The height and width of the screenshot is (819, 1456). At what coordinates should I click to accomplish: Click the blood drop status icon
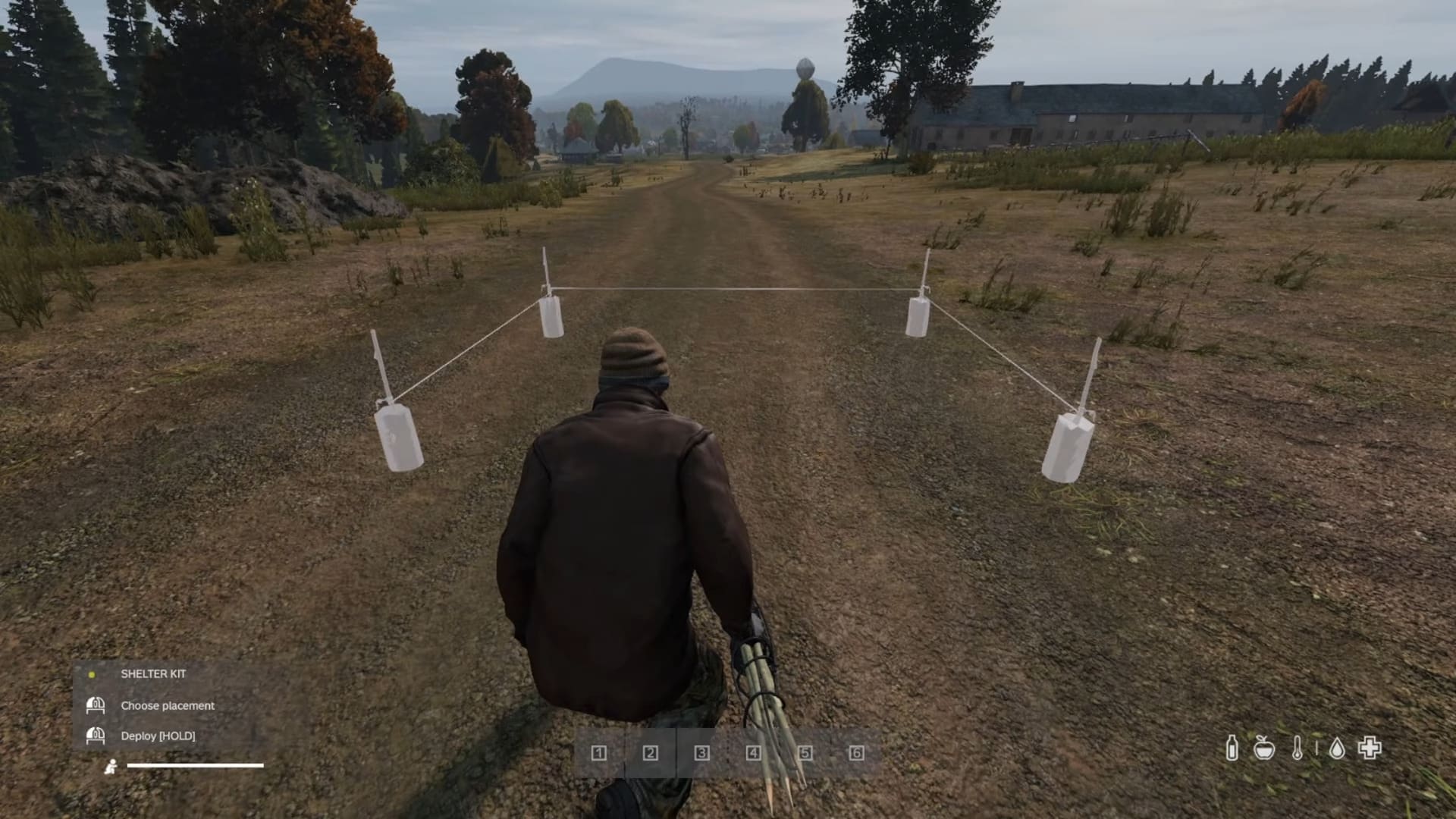[x=1338, y=746]
